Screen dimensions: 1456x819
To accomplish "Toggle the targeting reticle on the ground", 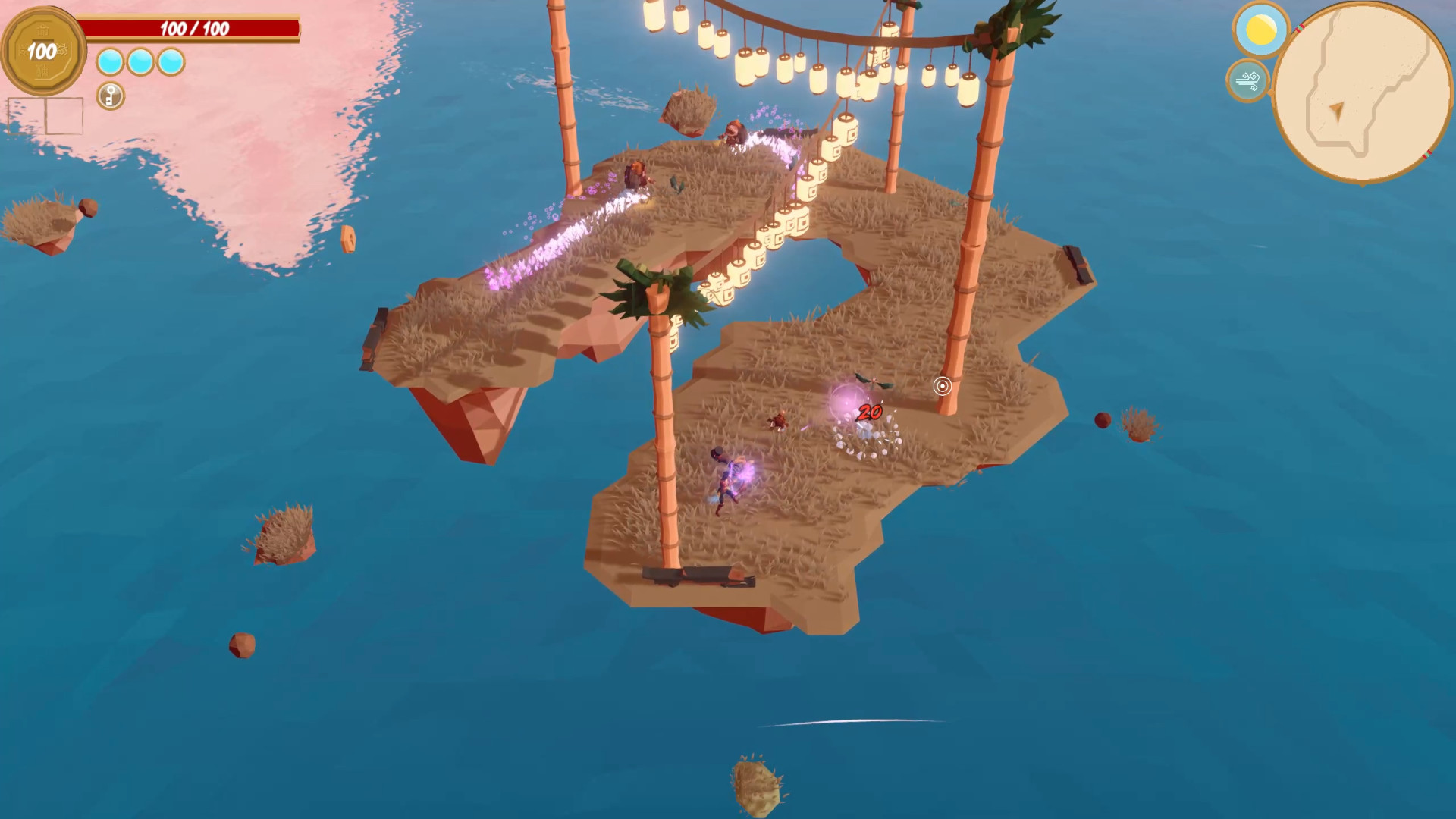I will click(943, 387).
